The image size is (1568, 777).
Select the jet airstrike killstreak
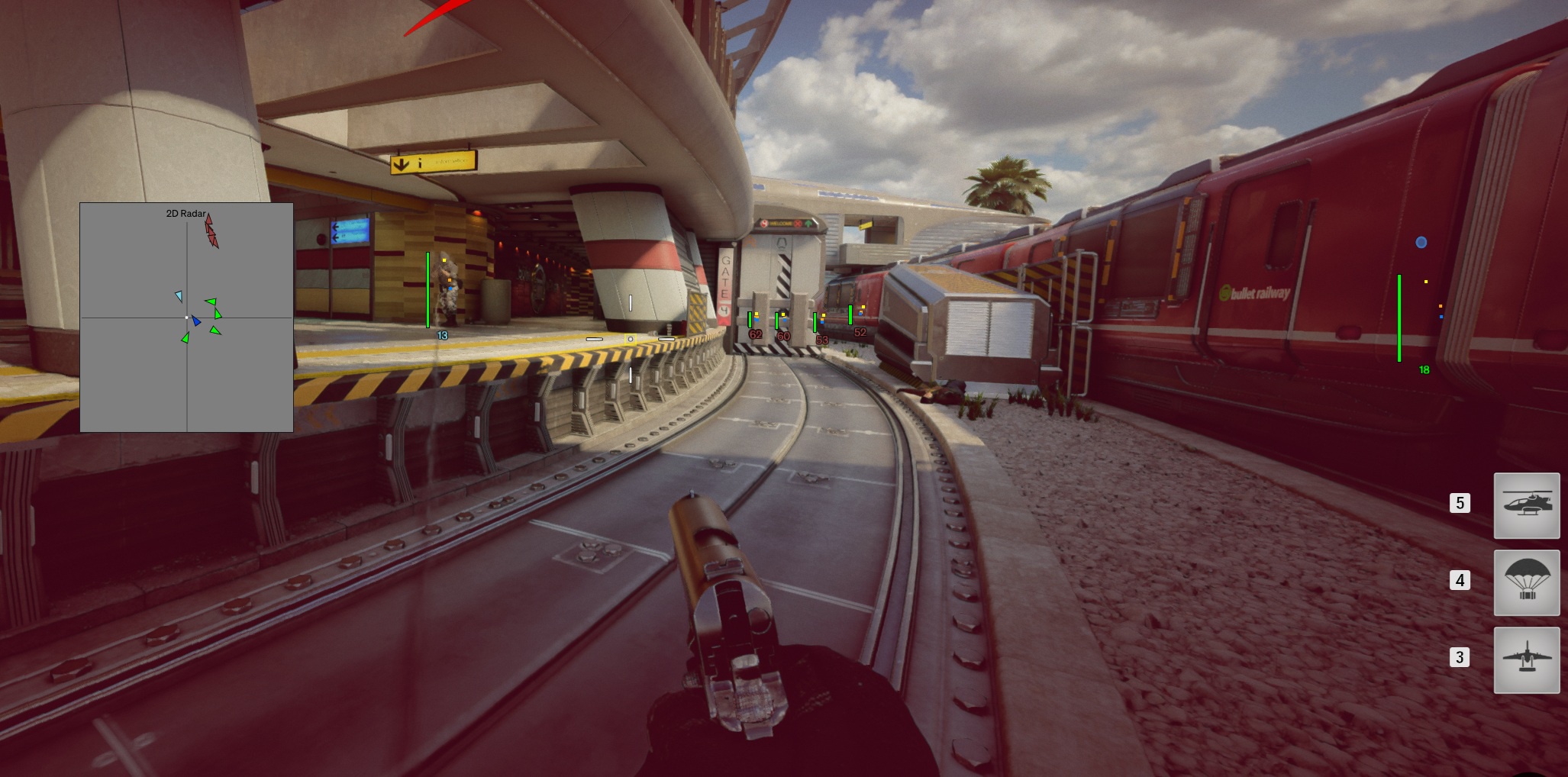click(x=1526, y=659)
